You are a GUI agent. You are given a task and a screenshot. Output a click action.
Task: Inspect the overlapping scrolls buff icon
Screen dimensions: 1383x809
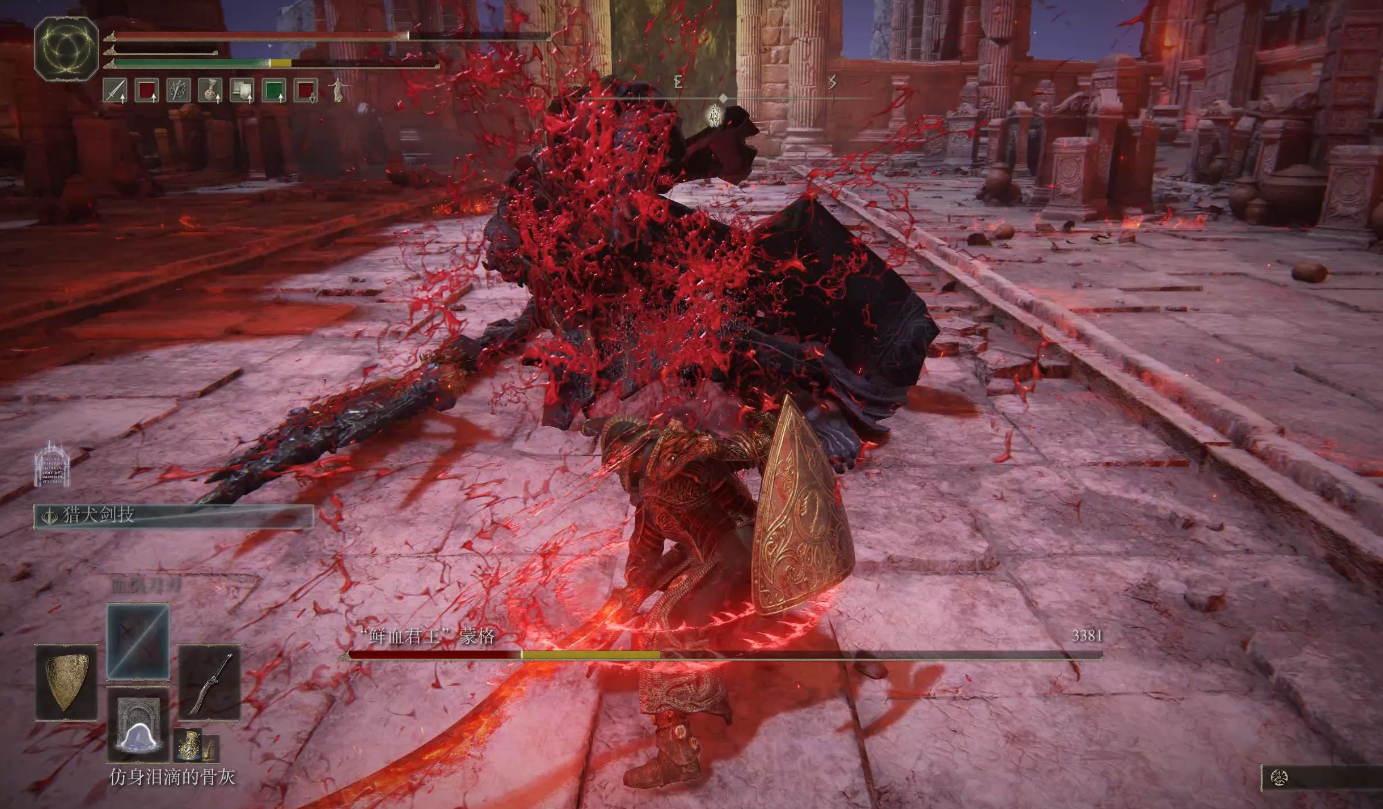(242, 91)
